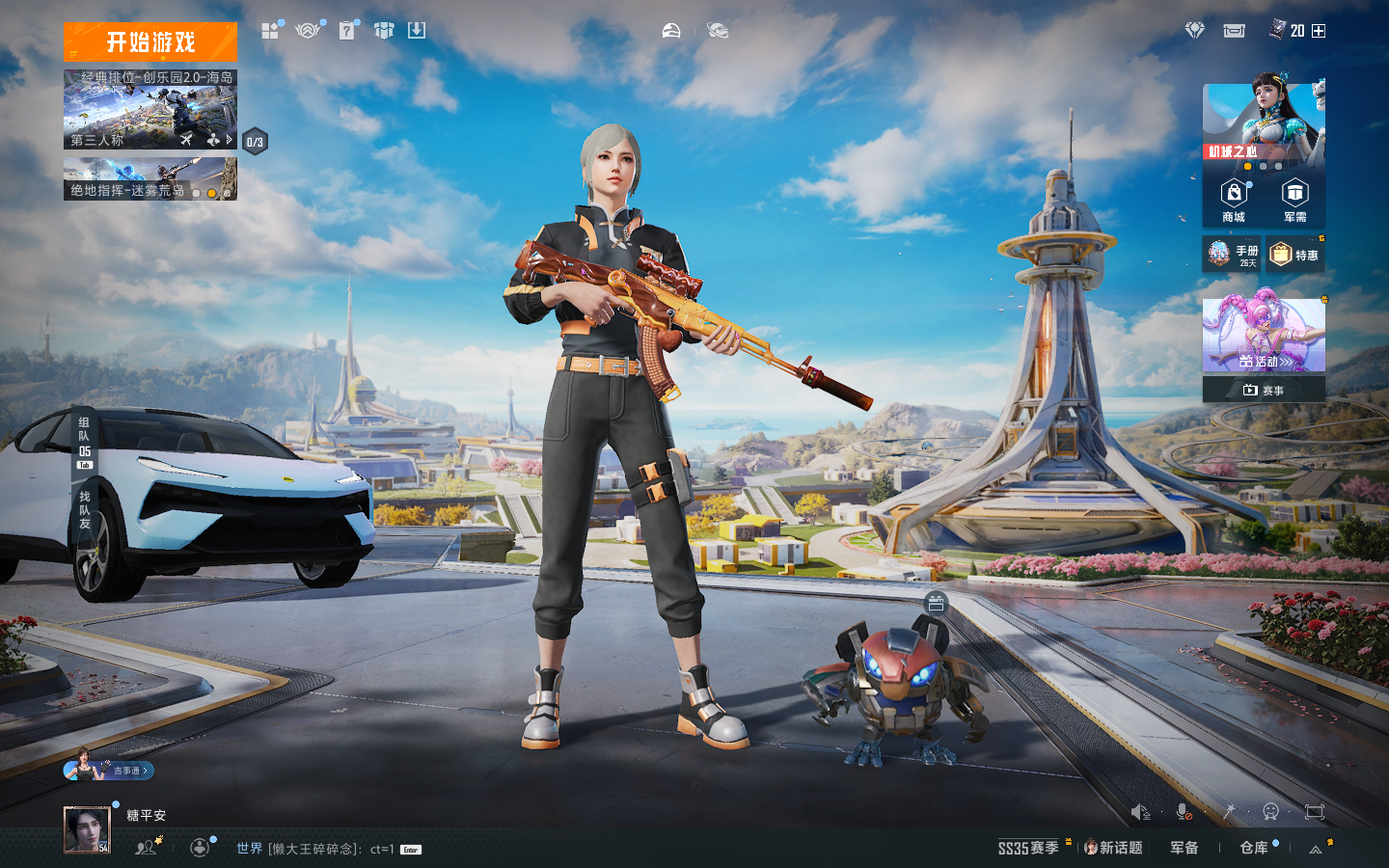Select the 绝地指挥-迷雾荒岛 mode banner
1389x868 pixels.
(150, 180)
